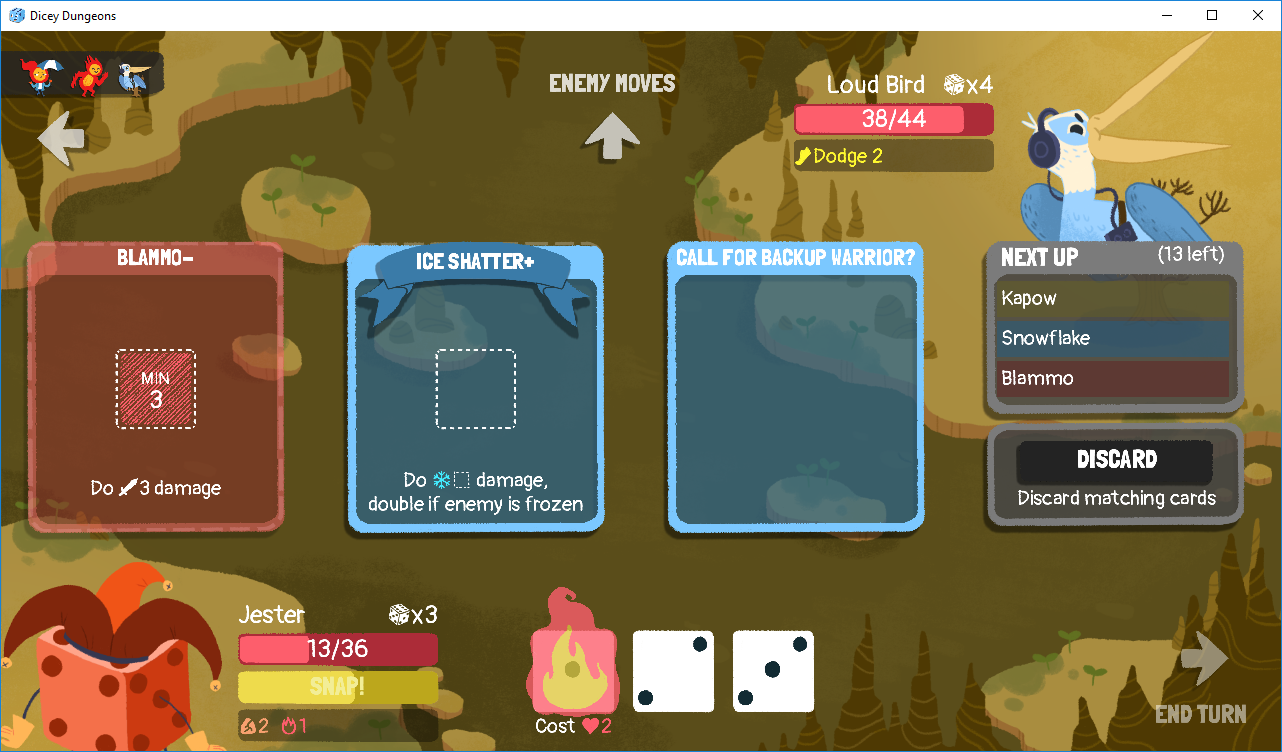Select the red fiend enemy icon
This screenshot has height=752, width=1282.
(x=90, y=78)
